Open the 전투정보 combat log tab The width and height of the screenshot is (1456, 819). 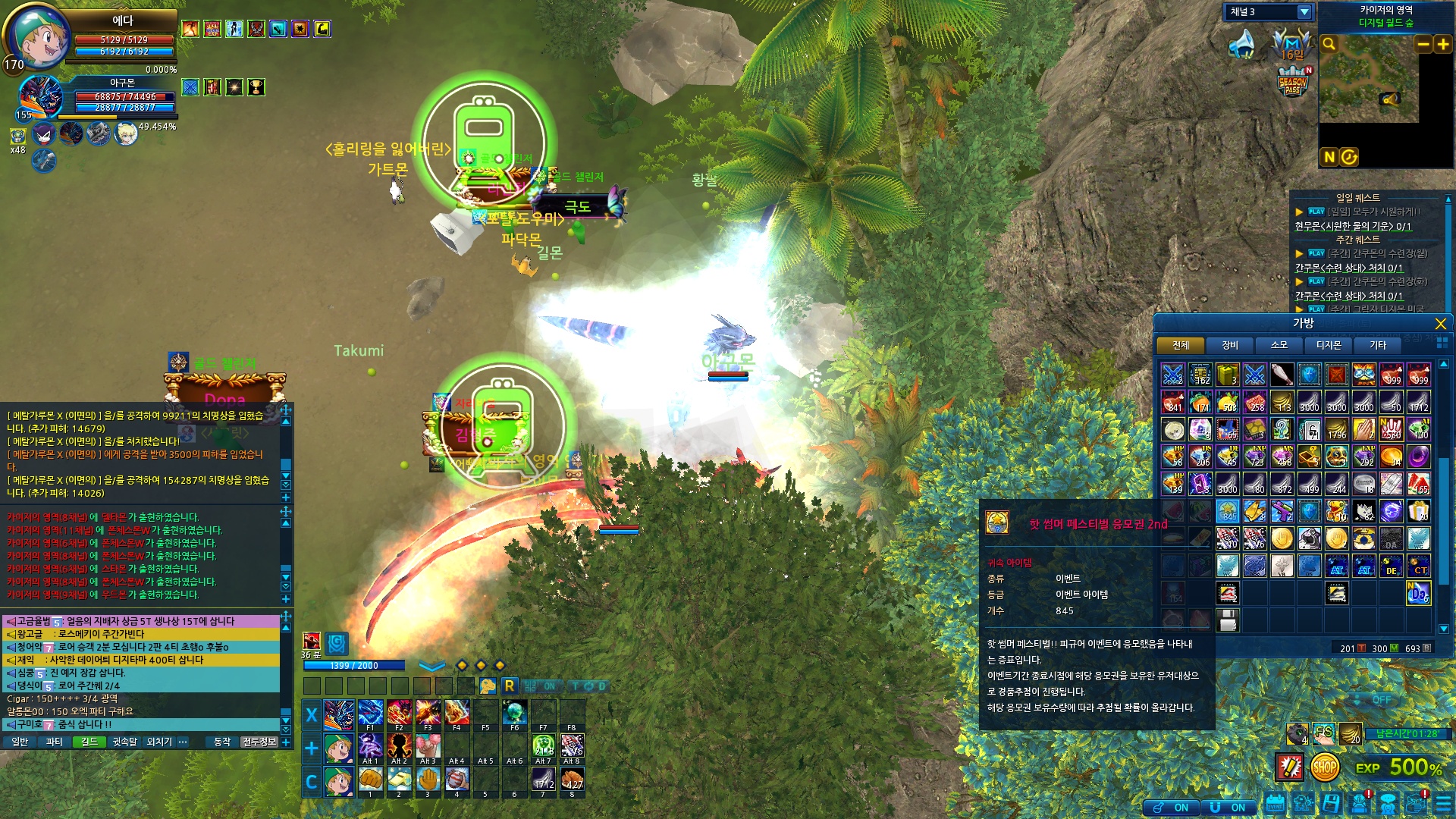point(259,742)
